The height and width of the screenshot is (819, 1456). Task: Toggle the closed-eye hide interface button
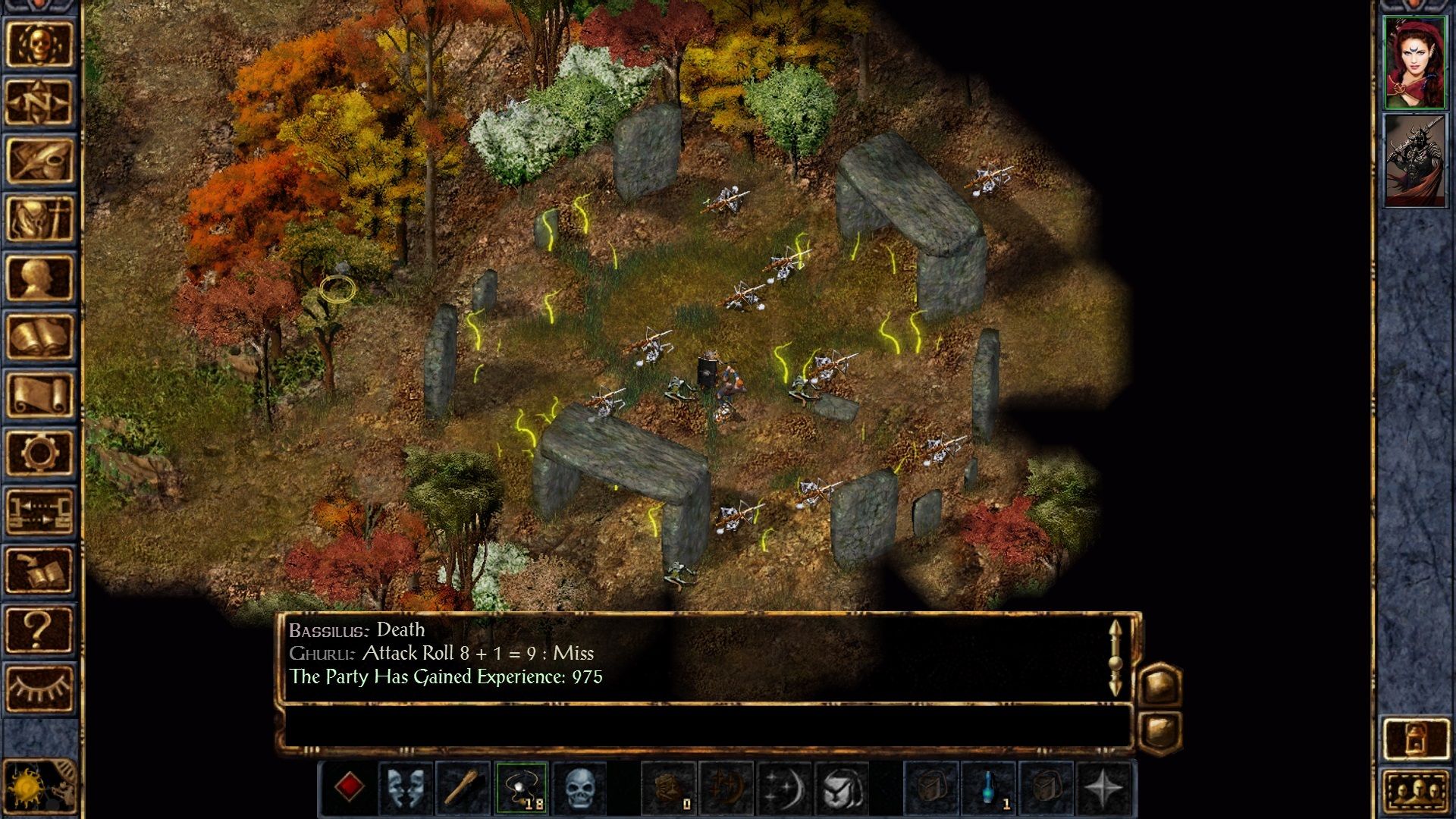(x=39, y=687)
